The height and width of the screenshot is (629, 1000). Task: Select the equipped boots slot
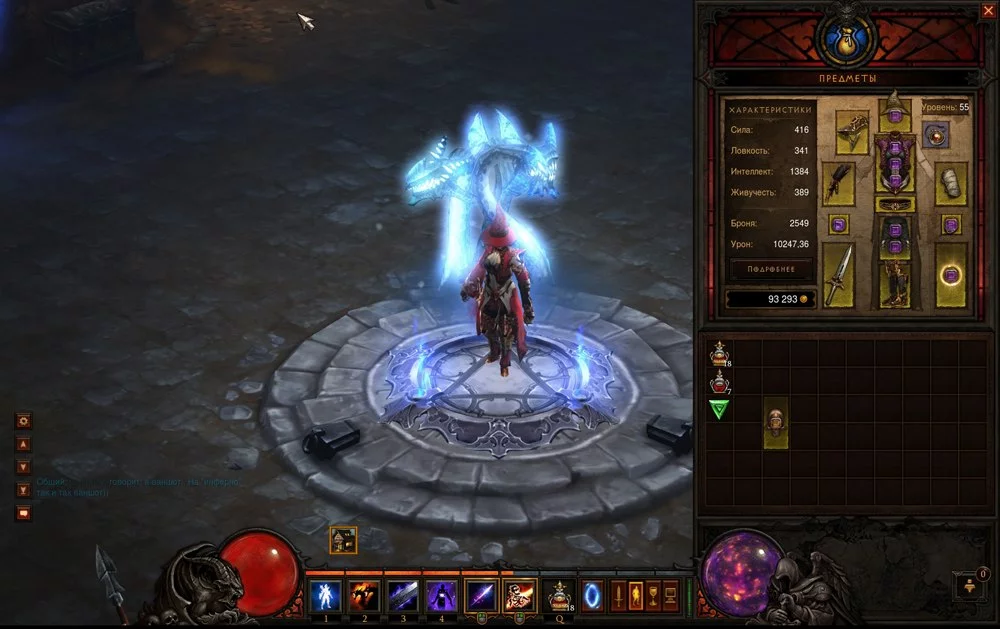[x=894, y=283]
